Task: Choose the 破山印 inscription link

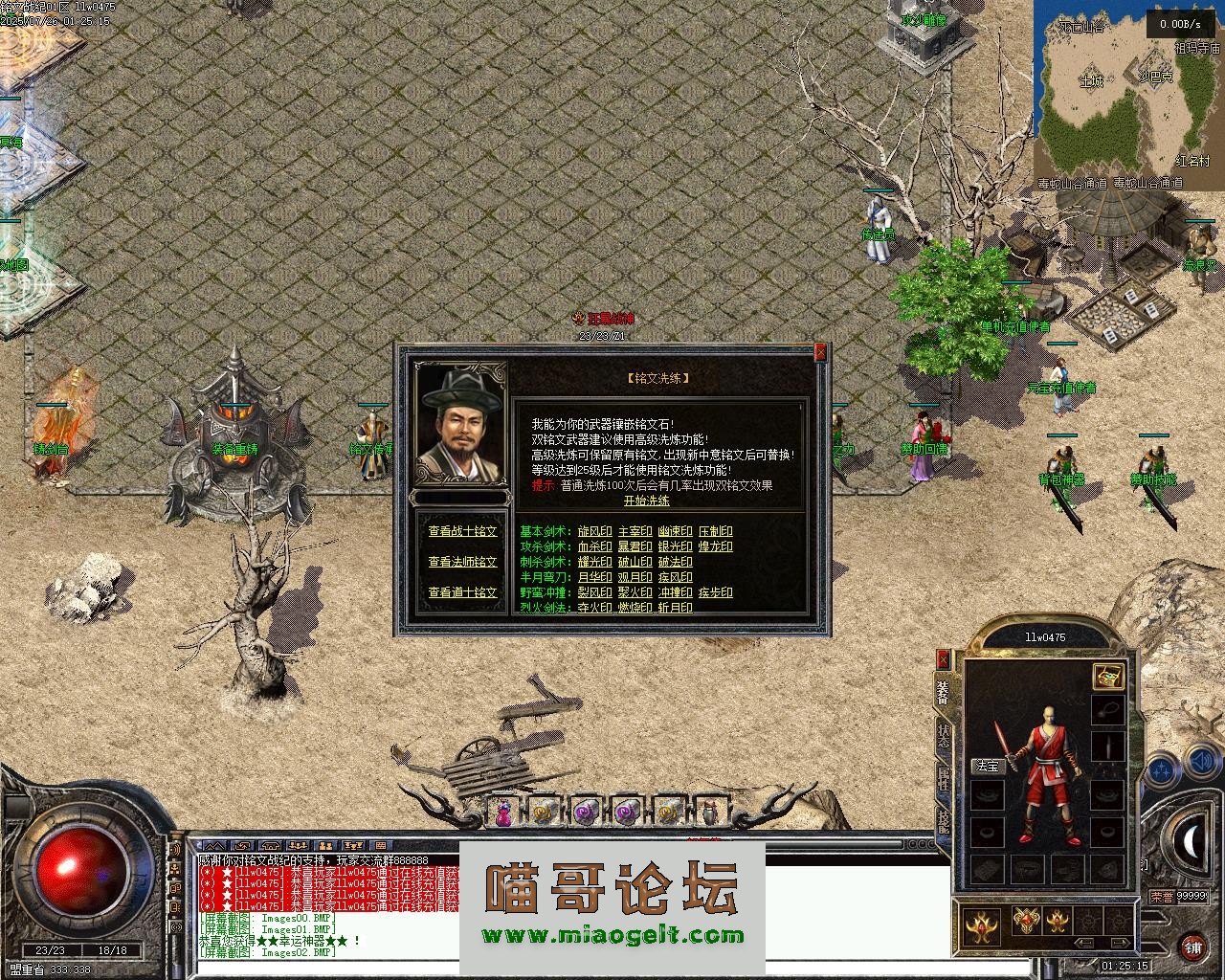Action: [635, 562]
